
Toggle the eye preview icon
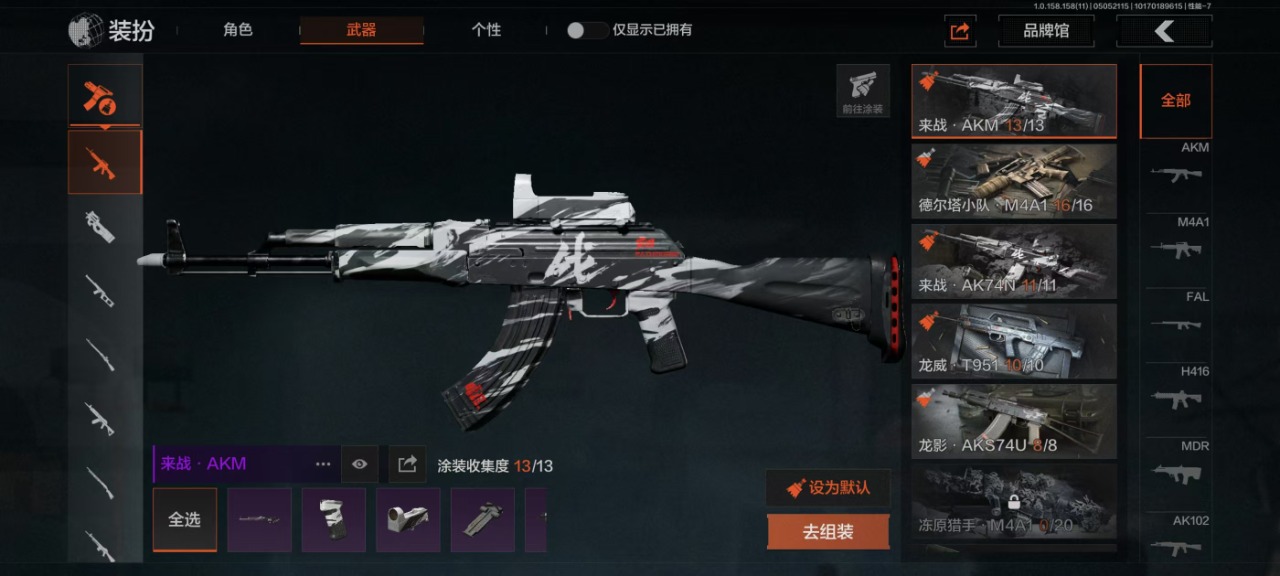click(360, 464)
